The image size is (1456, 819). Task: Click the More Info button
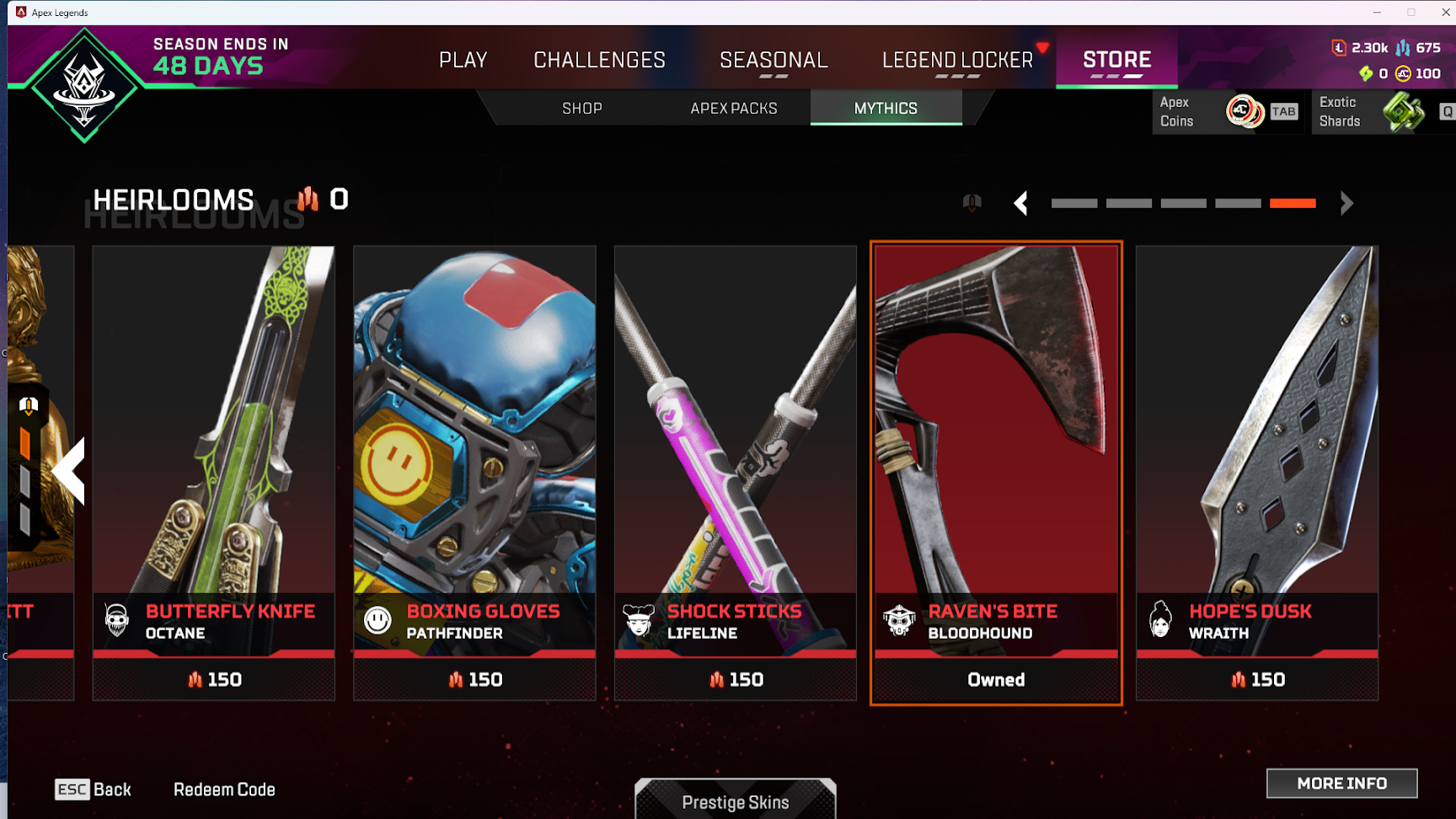click(x=1341, y=784)
